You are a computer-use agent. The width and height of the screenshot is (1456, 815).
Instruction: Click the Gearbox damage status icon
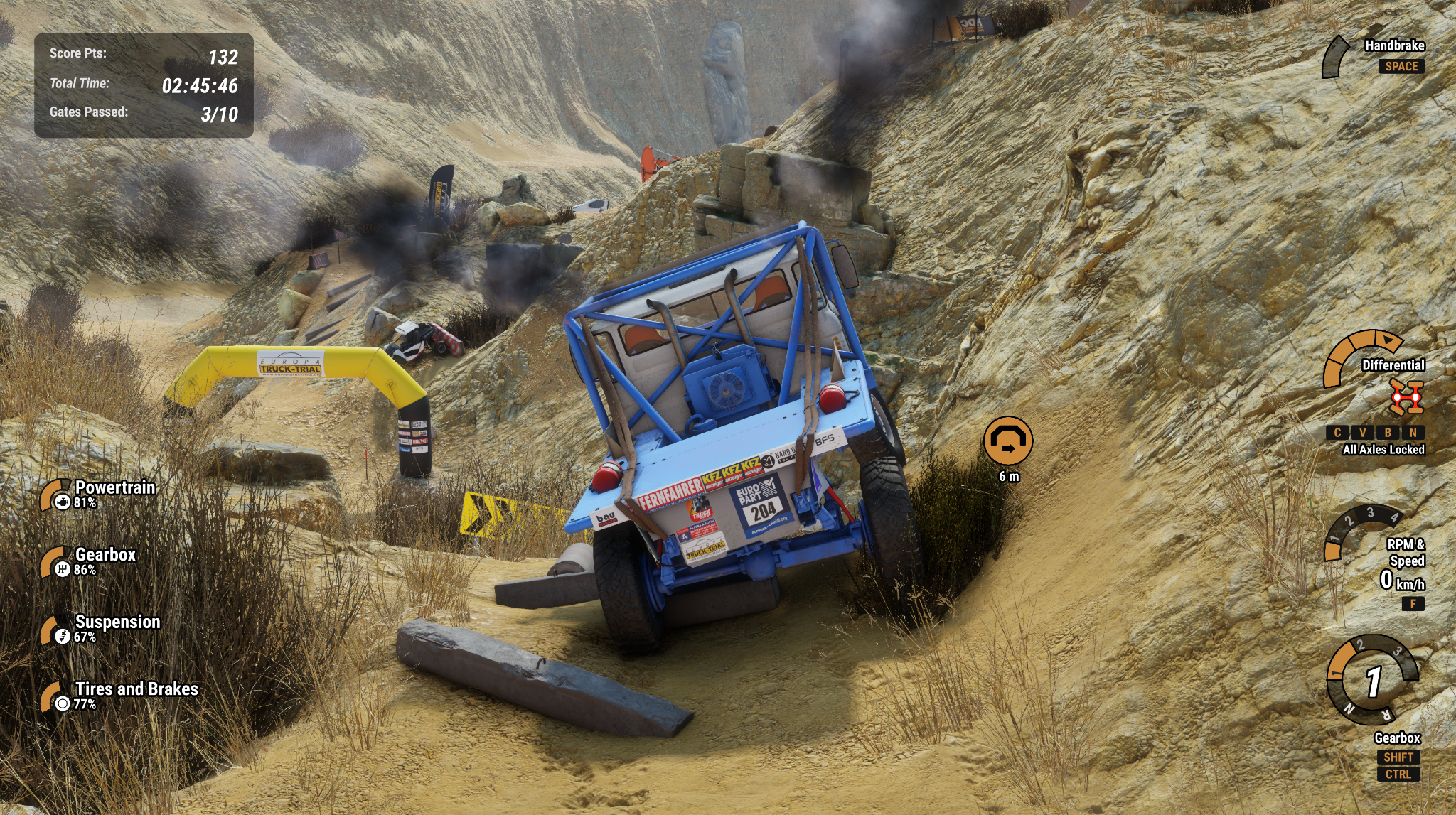(62, 568)
